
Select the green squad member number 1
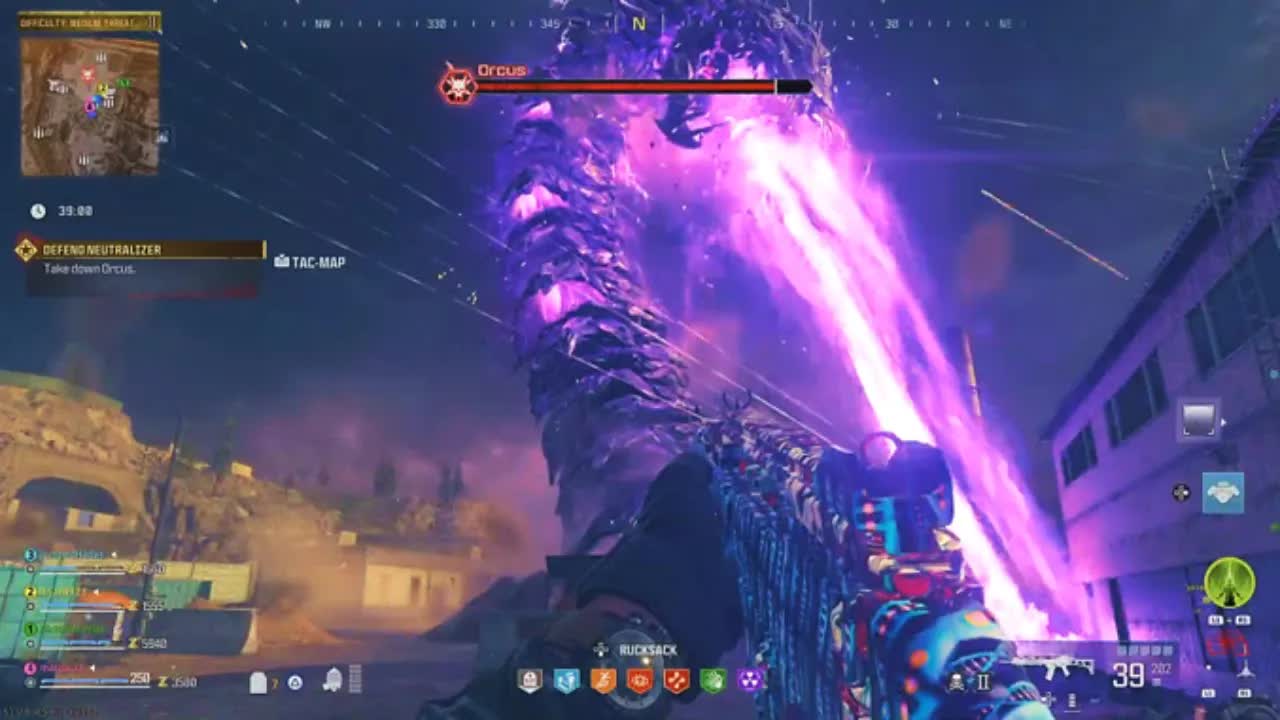click(30, 629)
